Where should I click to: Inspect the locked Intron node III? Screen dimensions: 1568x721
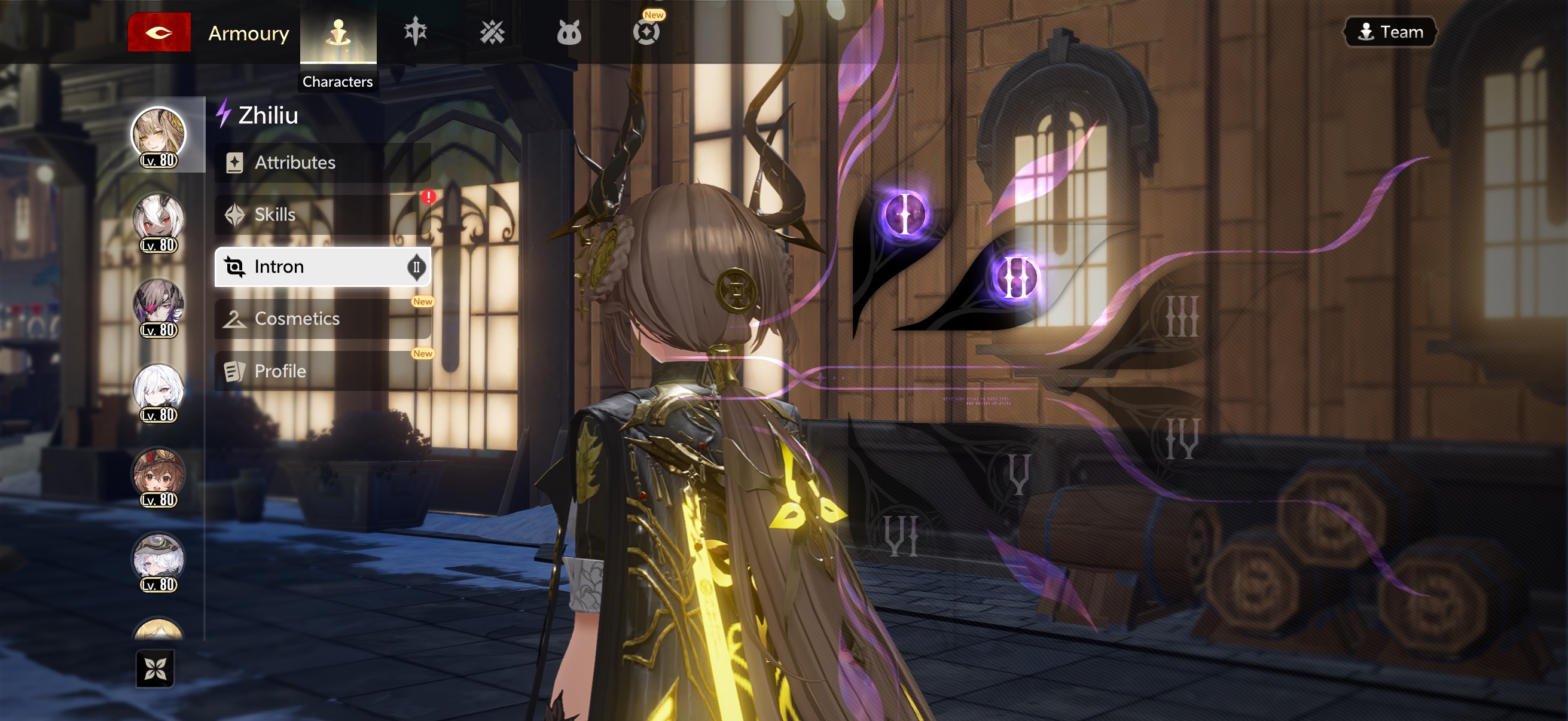tap(1182, 316)
